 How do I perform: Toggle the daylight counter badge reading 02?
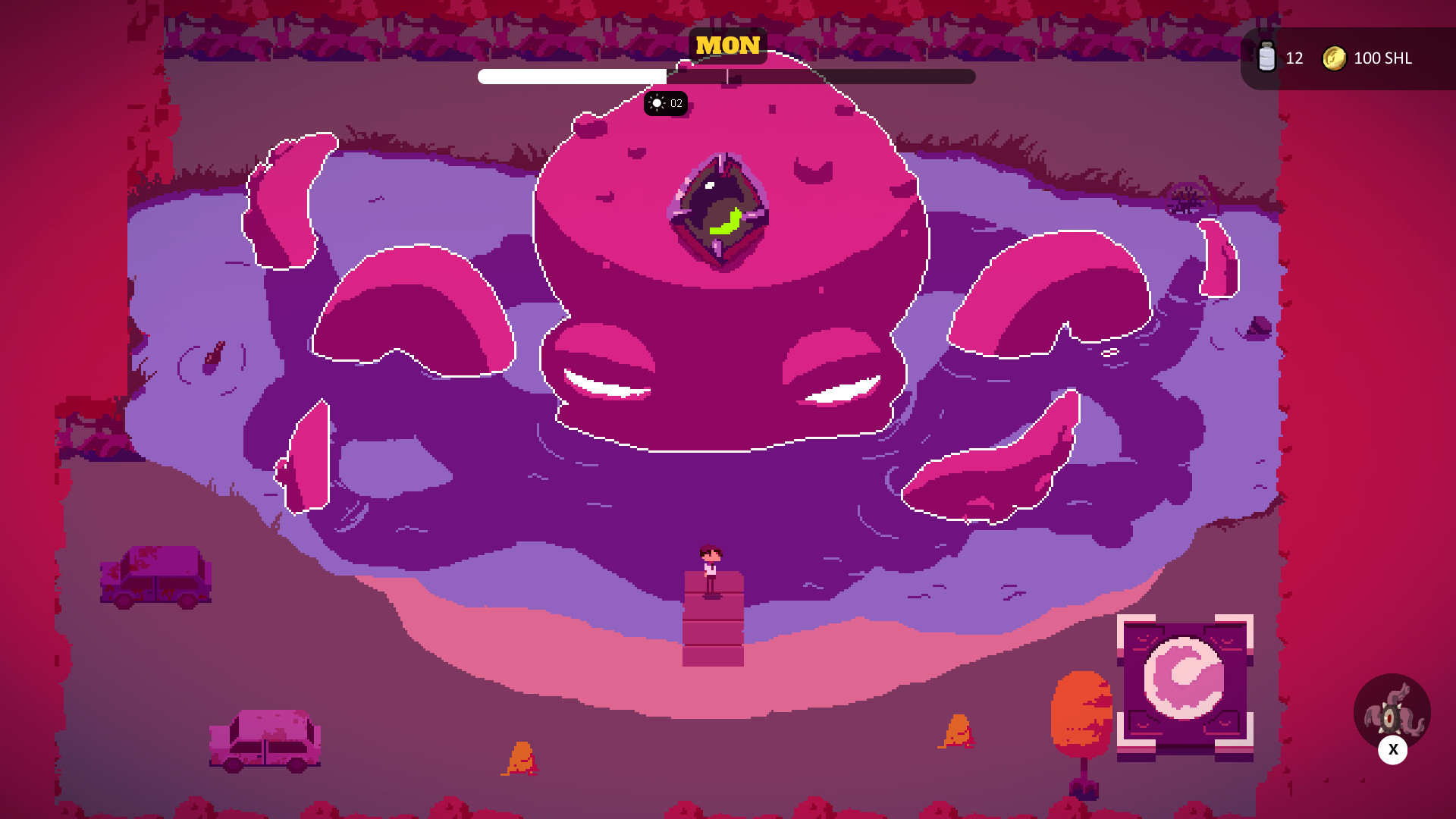(x=665, y=103)
